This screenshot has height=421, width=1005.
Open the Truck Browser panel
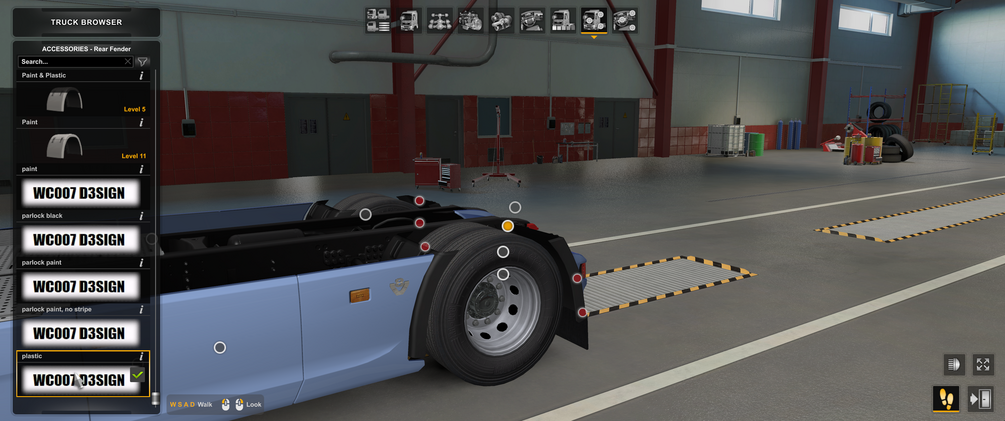click(x=86, y=22)
